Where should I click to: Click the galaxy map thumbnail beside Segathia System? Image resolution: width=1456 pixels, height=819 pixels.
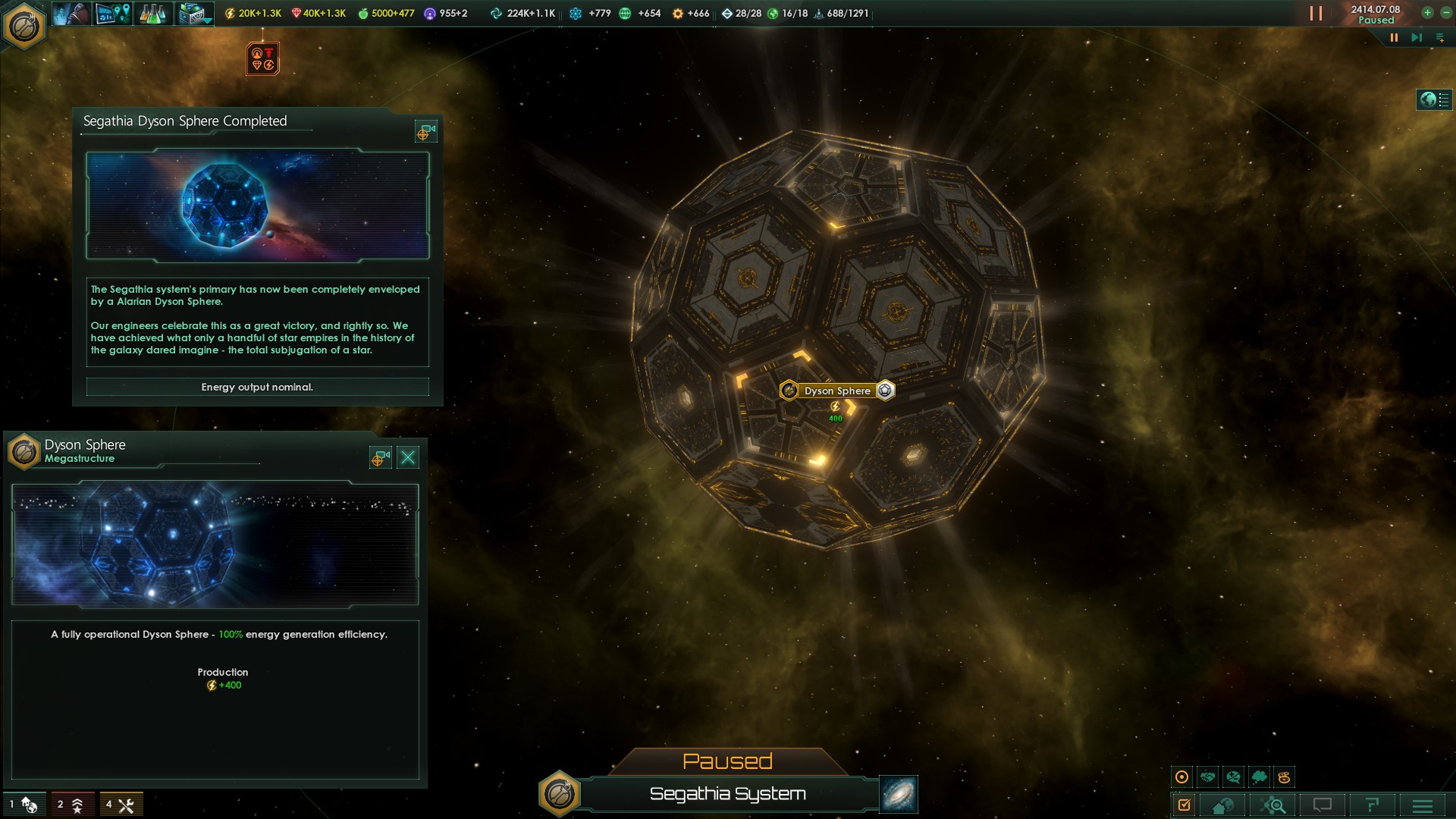tap(897, 795)
